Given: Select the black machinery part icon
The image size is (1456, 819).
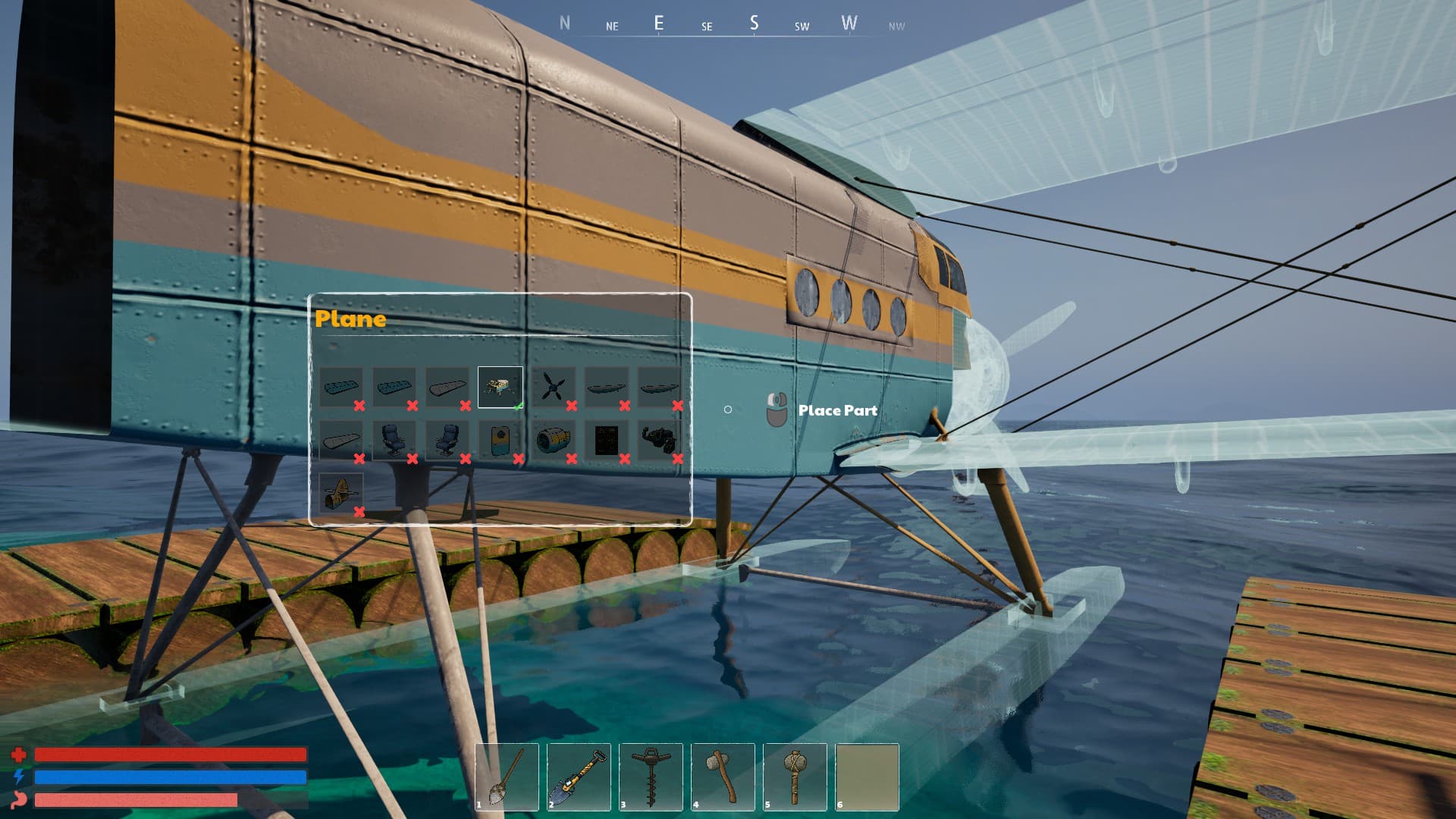Looking at the screenshot, I should coord(658,441).
